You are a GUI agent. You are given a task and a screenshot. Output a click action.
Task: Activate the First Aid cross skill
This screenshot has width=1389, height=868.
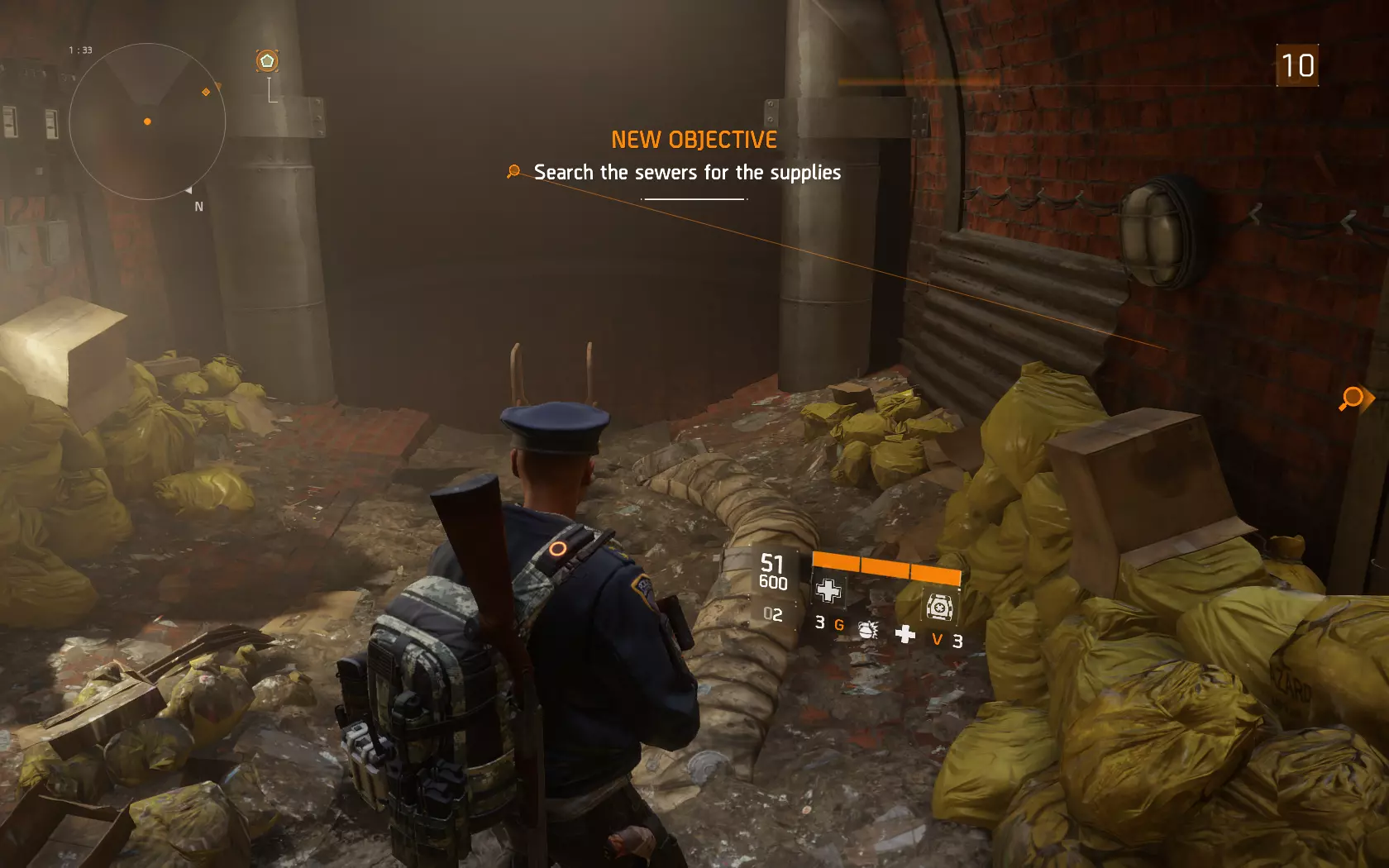828,590
